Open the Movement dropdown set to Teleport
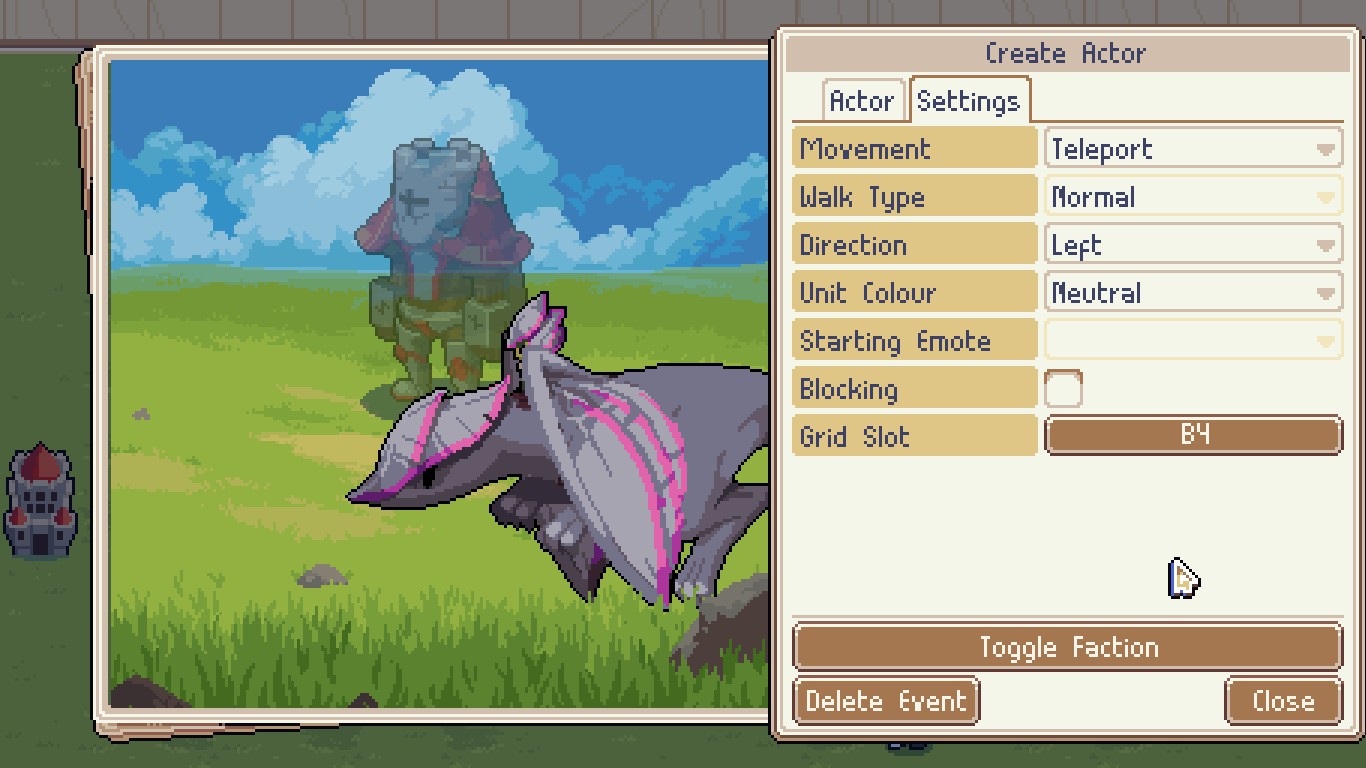The height and width of the screenshot is (768, 1366). (x=1192, y=150)
